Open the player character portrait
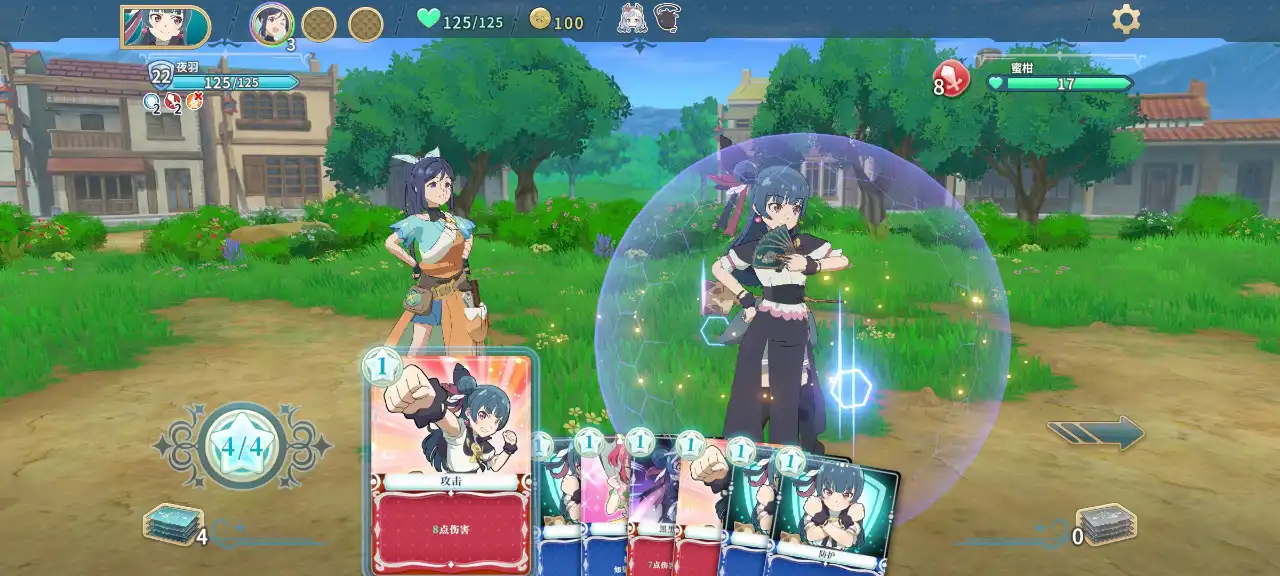 (x=165, y=26)
